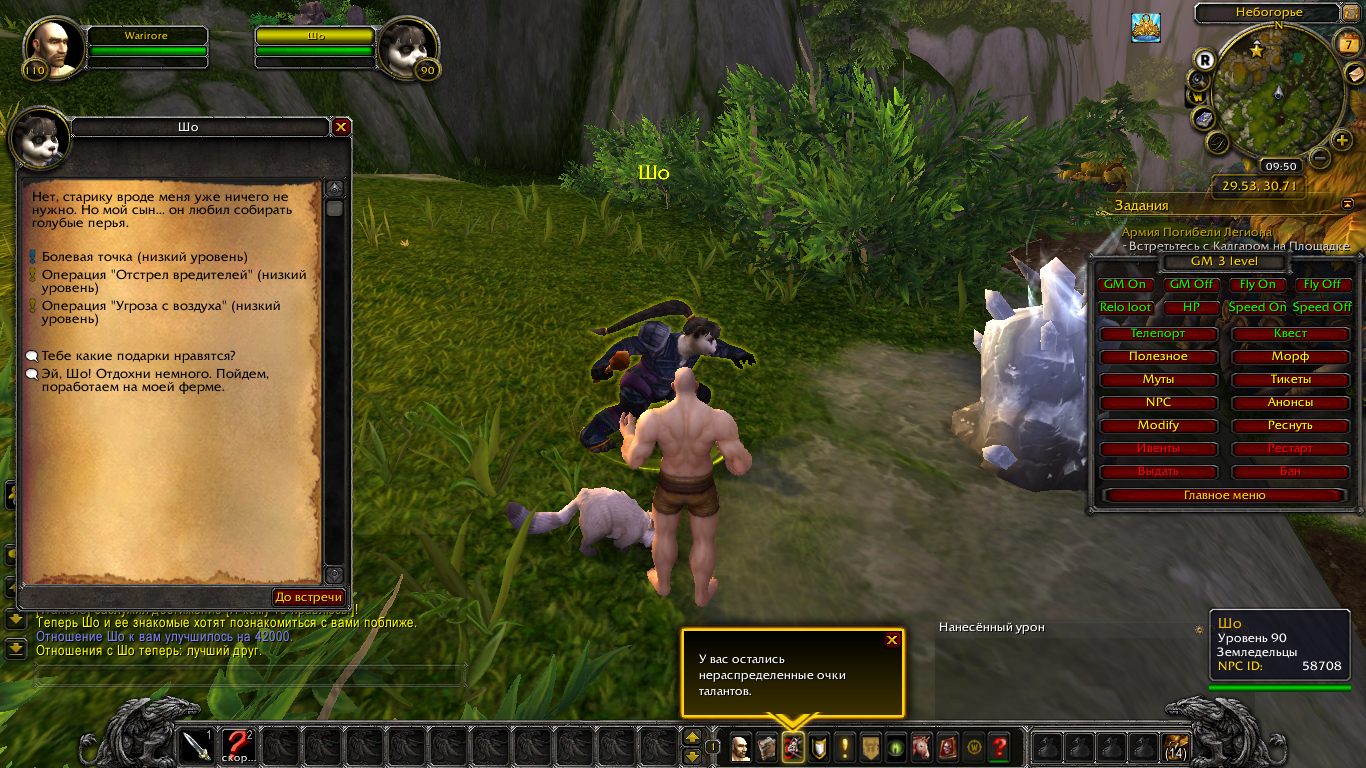The width and height of the screenshot is (1366, 768).
Task: Open the character info portrait button
Action: [740, 746]
